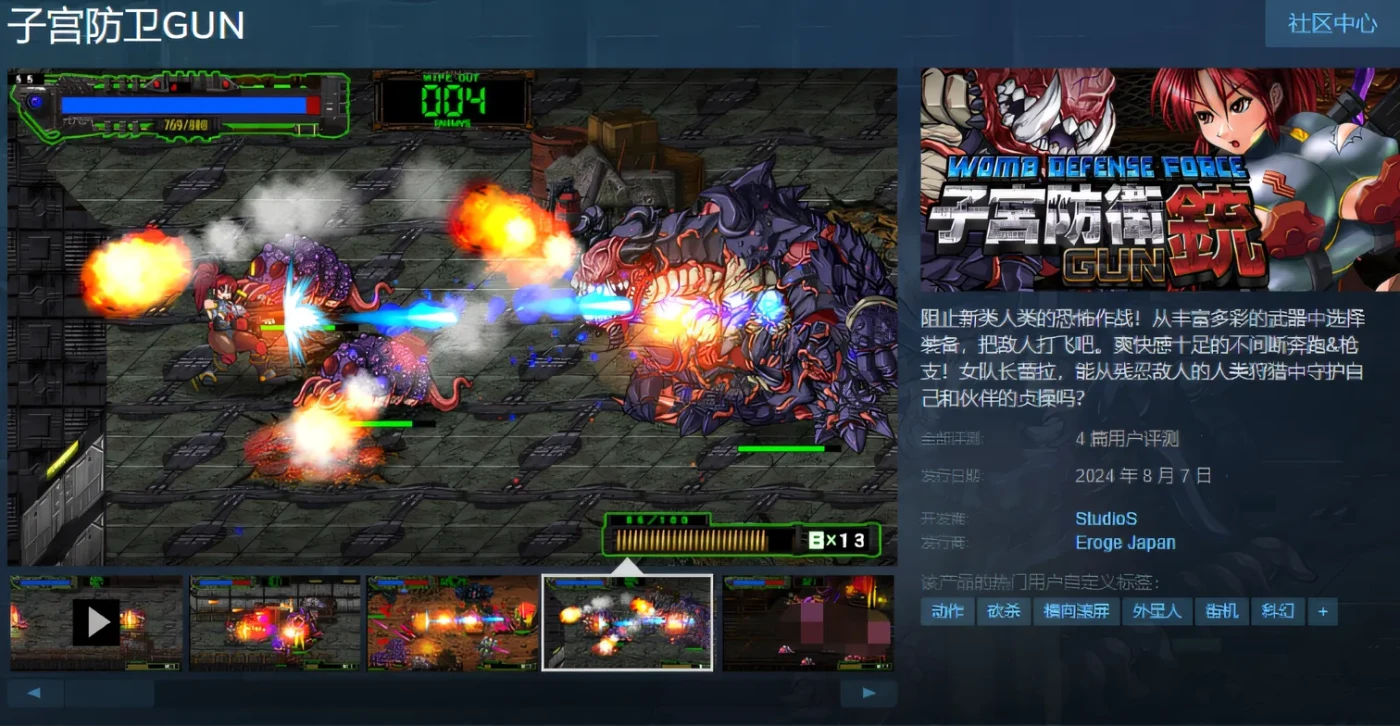1400x726 pixels.
Task: Select the video thumbnail with play icon
Action: coord(96,622)
